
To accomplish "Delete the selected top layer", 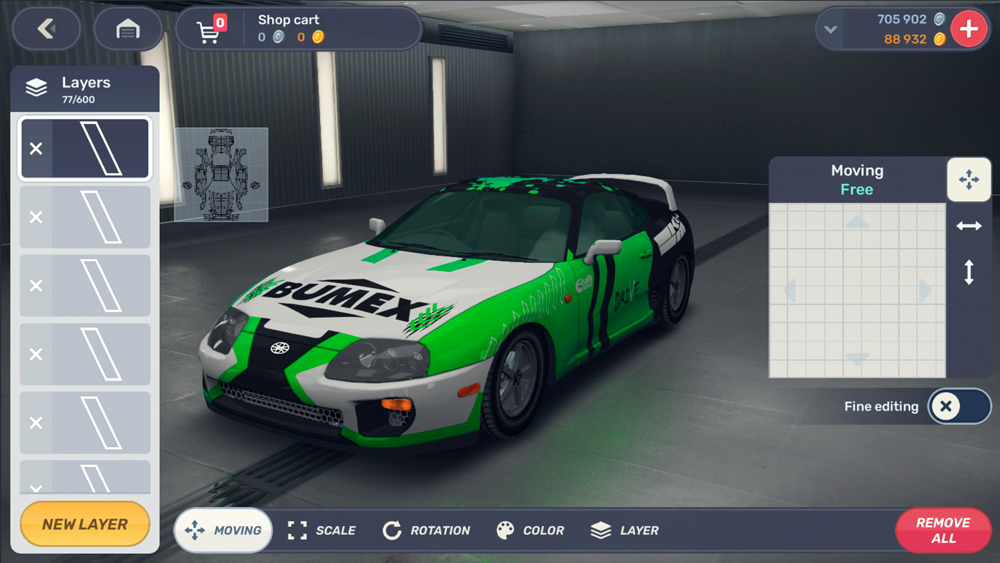I will [36, 149].
